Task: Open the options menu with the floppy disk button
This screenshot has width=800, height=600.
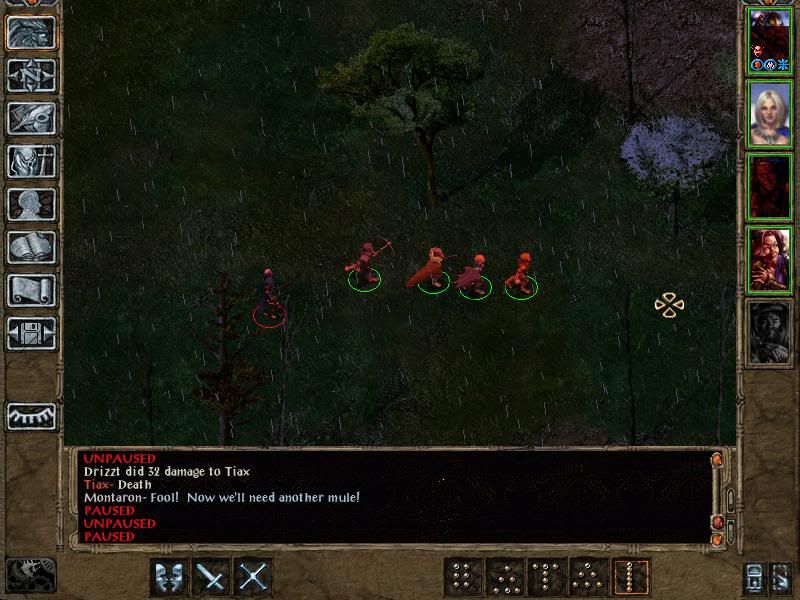Action: tap(31, 333)
